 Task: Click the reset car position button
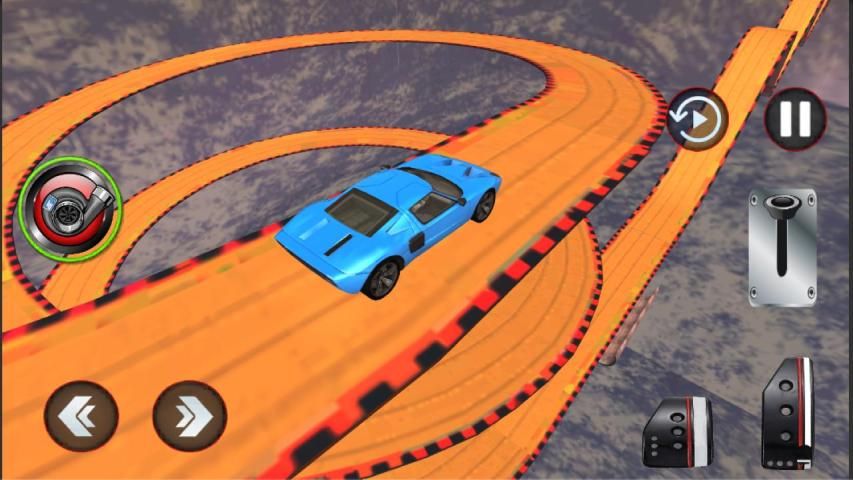[698, 120]
